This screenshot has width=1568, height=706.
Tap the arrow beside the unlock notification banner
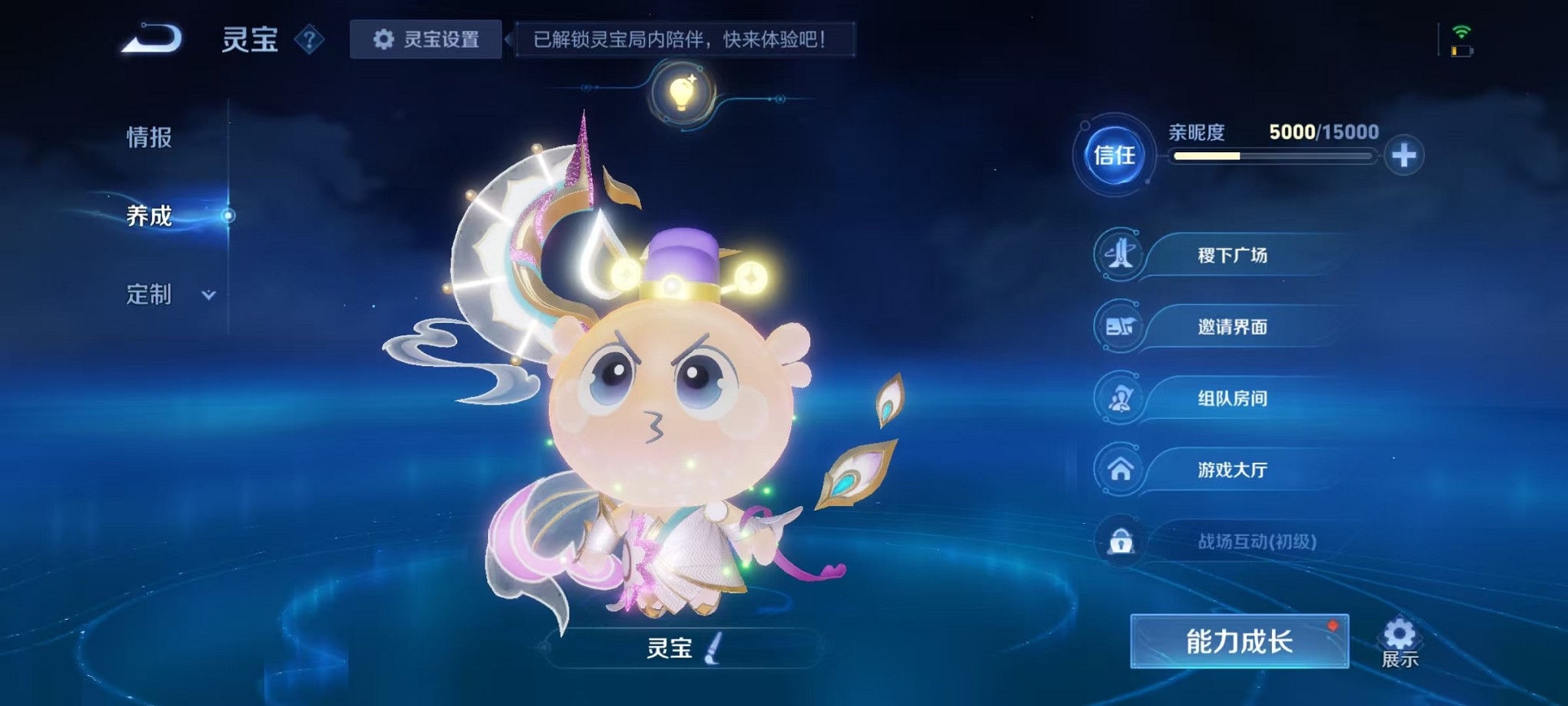click(x=509, y=38)
